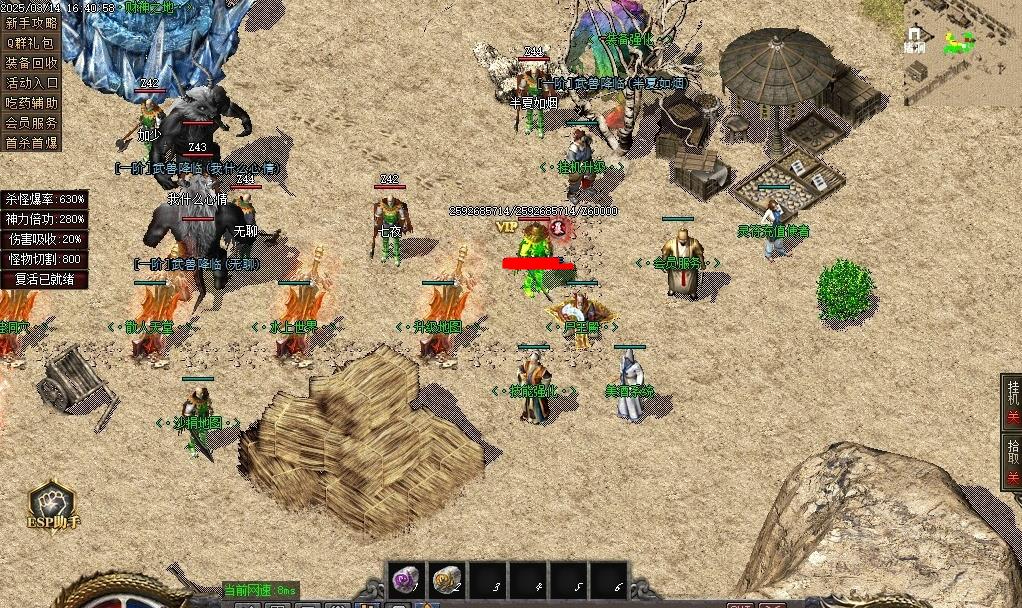Viewport: 1022px width, 608px height.
Task: Toggle the 拾取 auto-pickup switch
Action: pos(1011,460)
